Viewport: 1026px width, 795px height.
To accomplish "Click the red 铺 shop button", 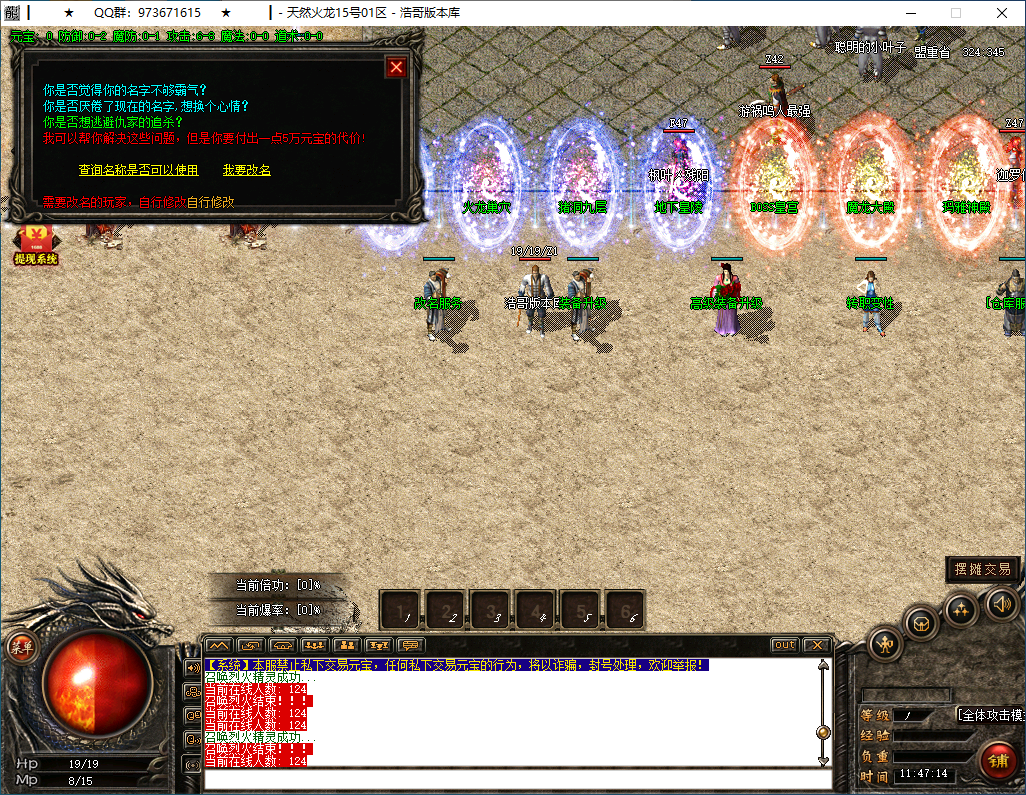I will (997, 761).
